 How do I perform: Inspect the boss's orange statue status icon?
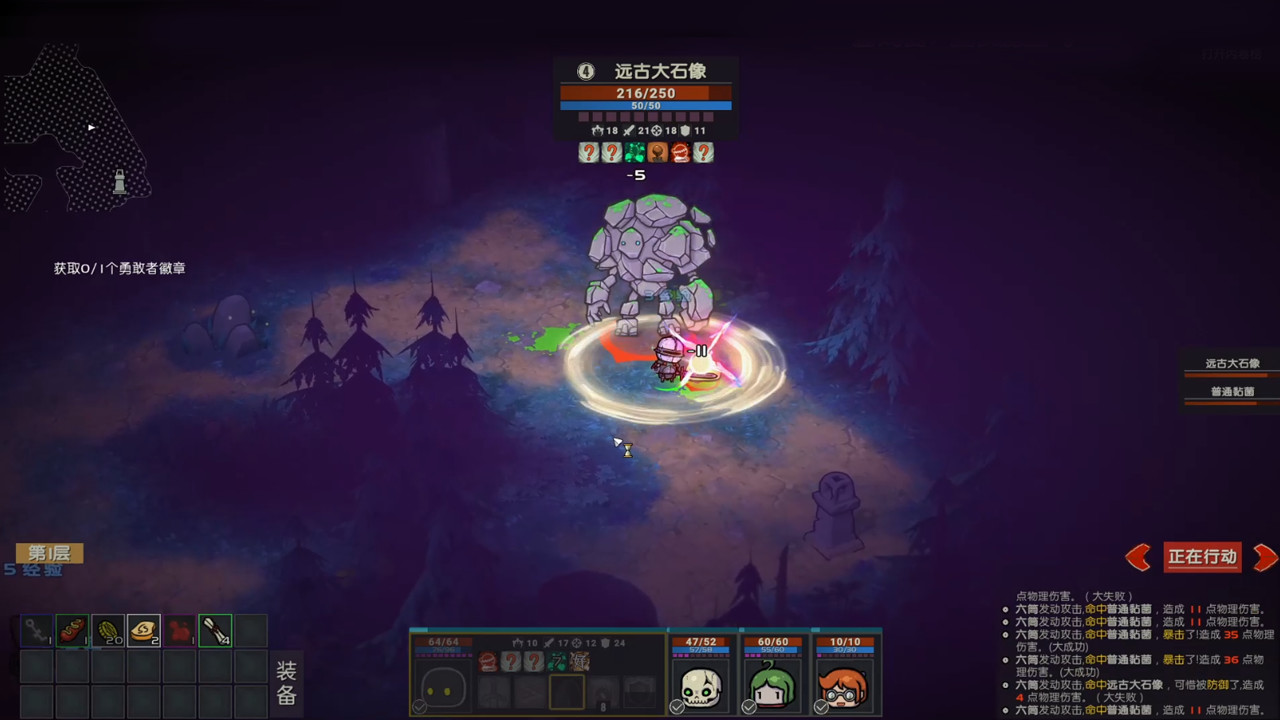coord(658,152)
